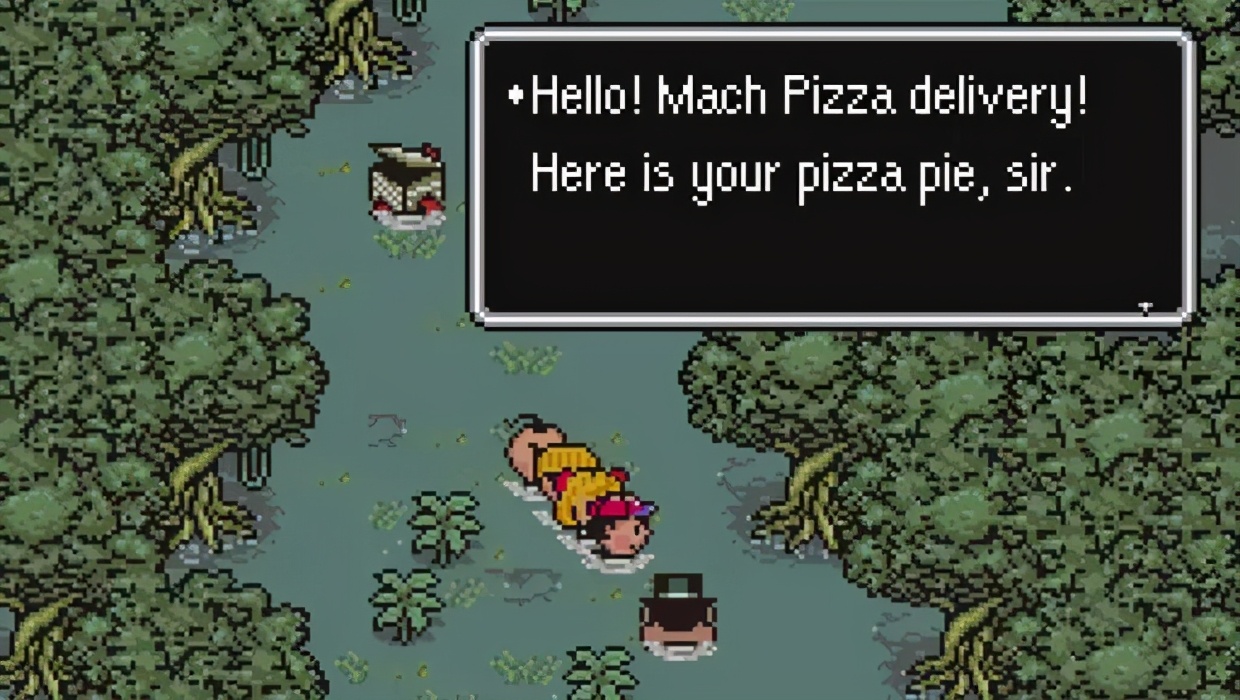Screen dimensions: 1240x700
Task: Click the dialogue continue arrow indicator
Action: [1145, 307]
